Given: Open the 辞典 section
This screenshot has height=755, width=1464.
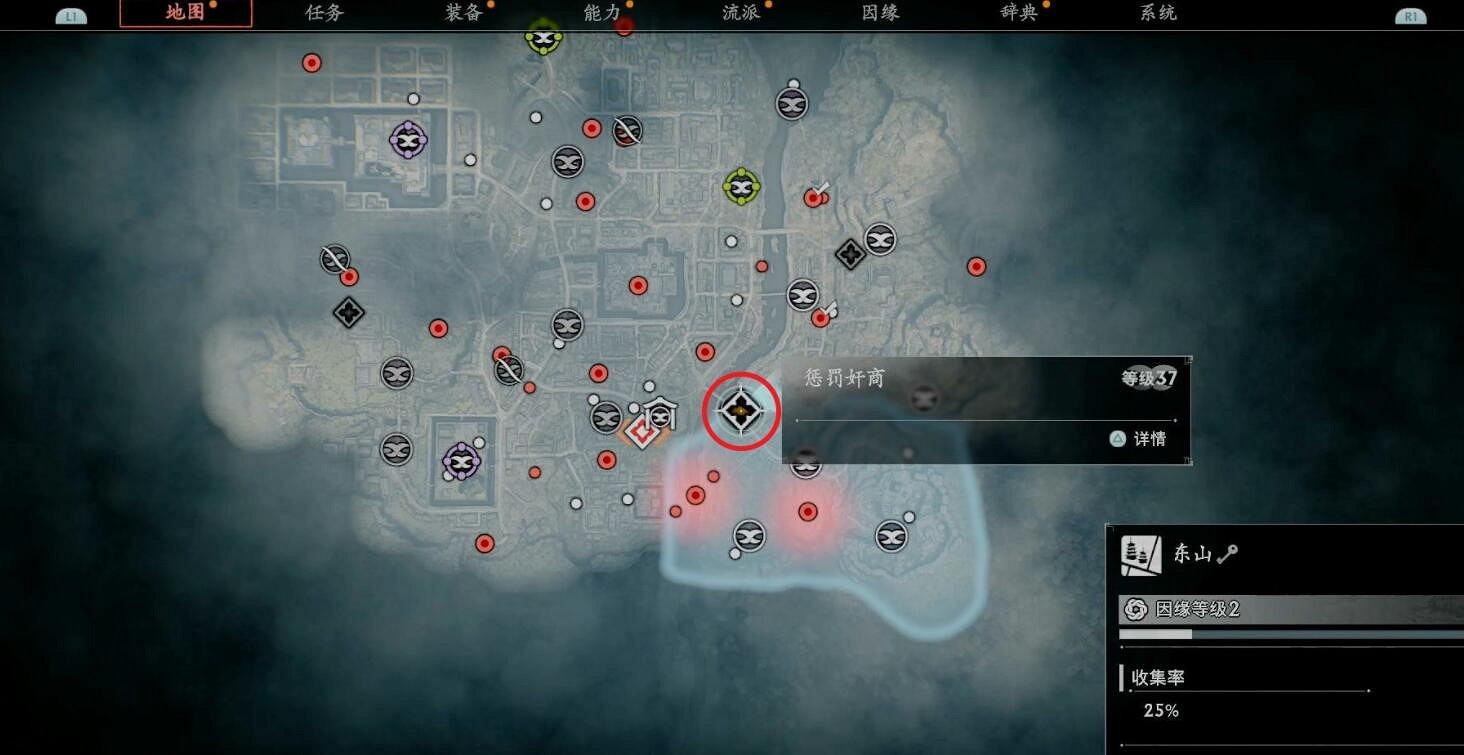Looking at the screenshot, I should point(1017,13).
